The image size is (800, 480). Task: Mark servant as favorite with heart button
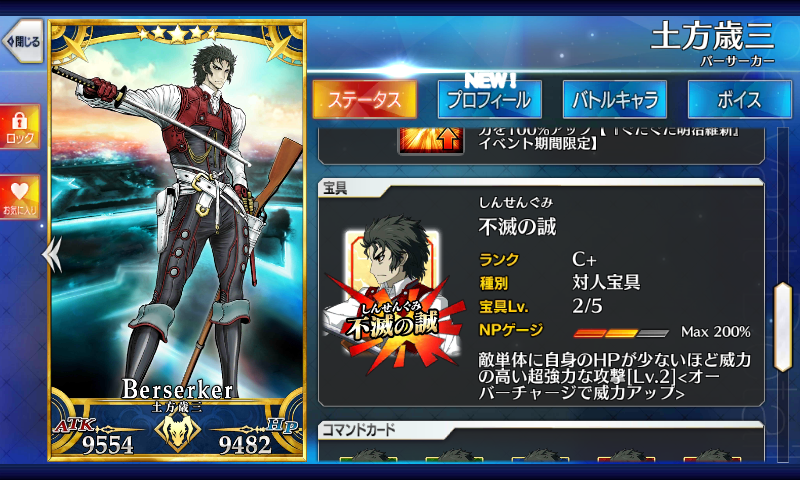pos(19,197)
